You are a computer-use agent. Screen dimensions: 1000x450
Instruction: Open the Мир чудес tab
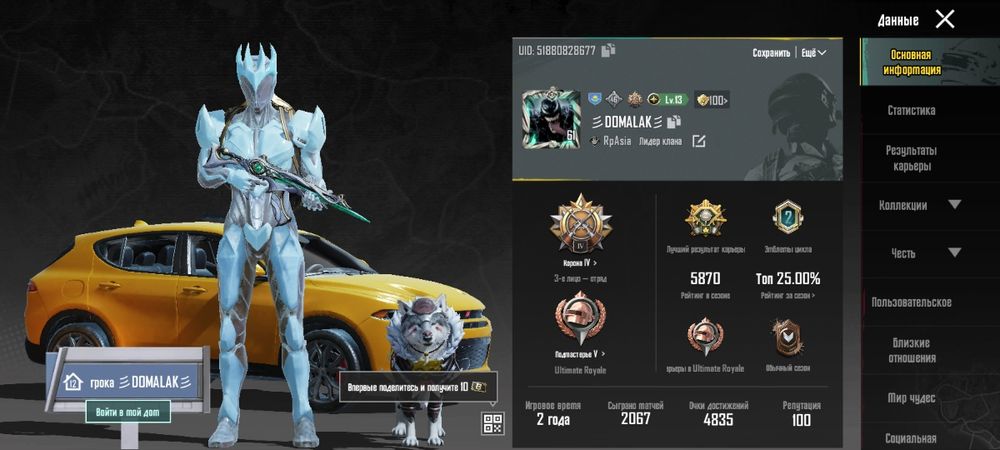pyautogui.click(x=911, y=398)
